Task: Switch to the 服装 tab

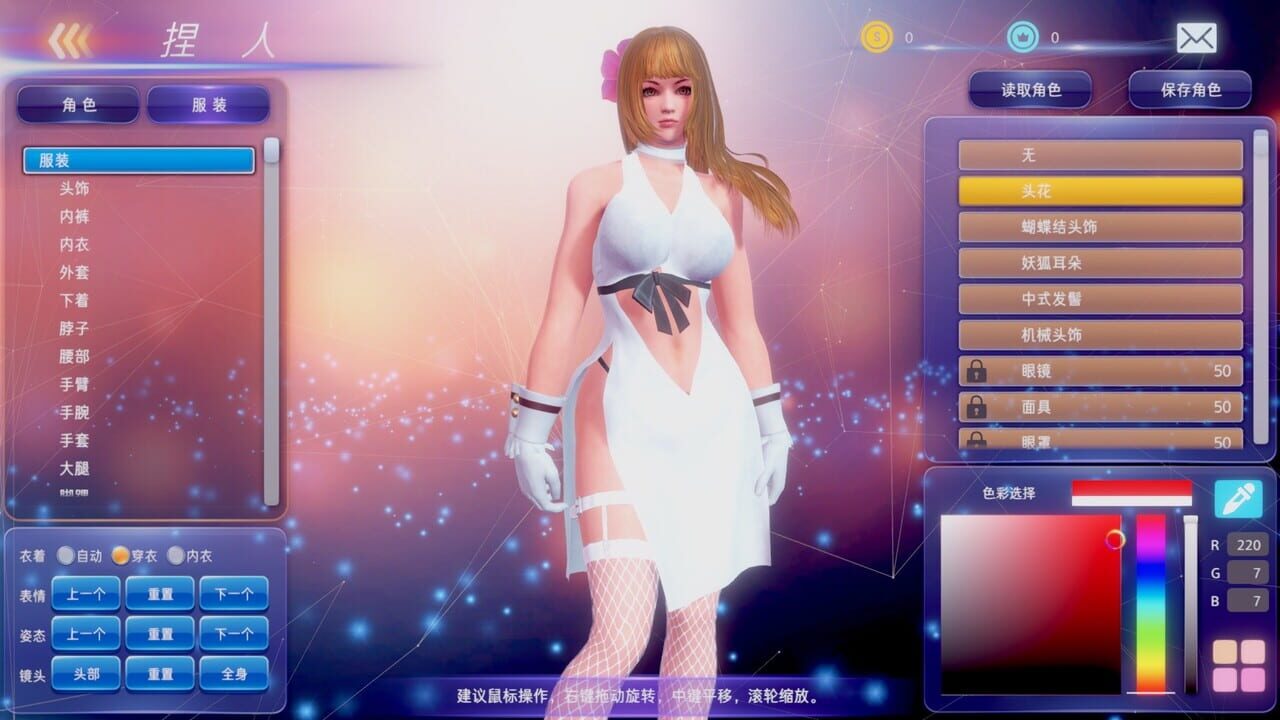Action: pyautogui.click(x=207, y=103)
